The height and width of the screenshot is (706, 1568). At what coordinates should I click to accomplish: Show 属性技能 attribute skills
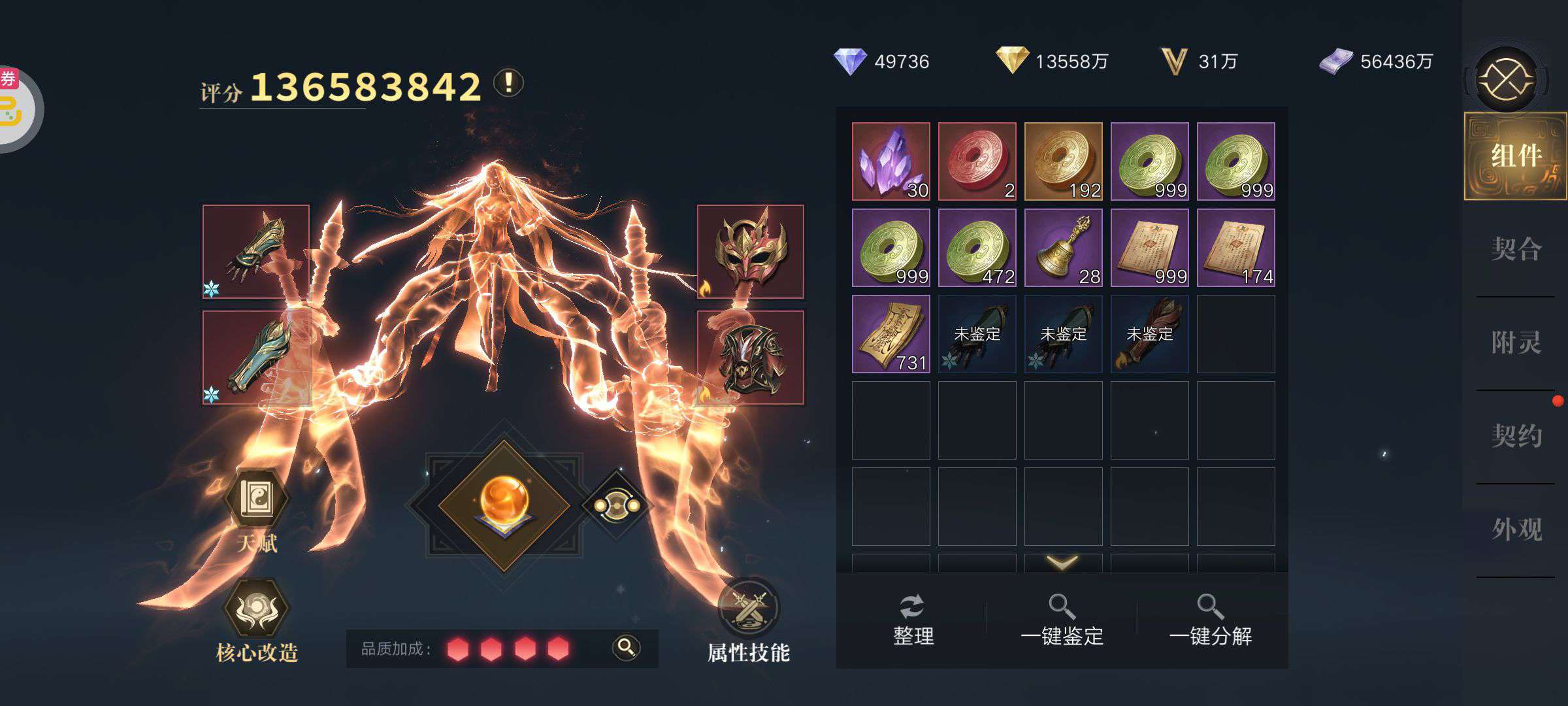tap(749, 620)
